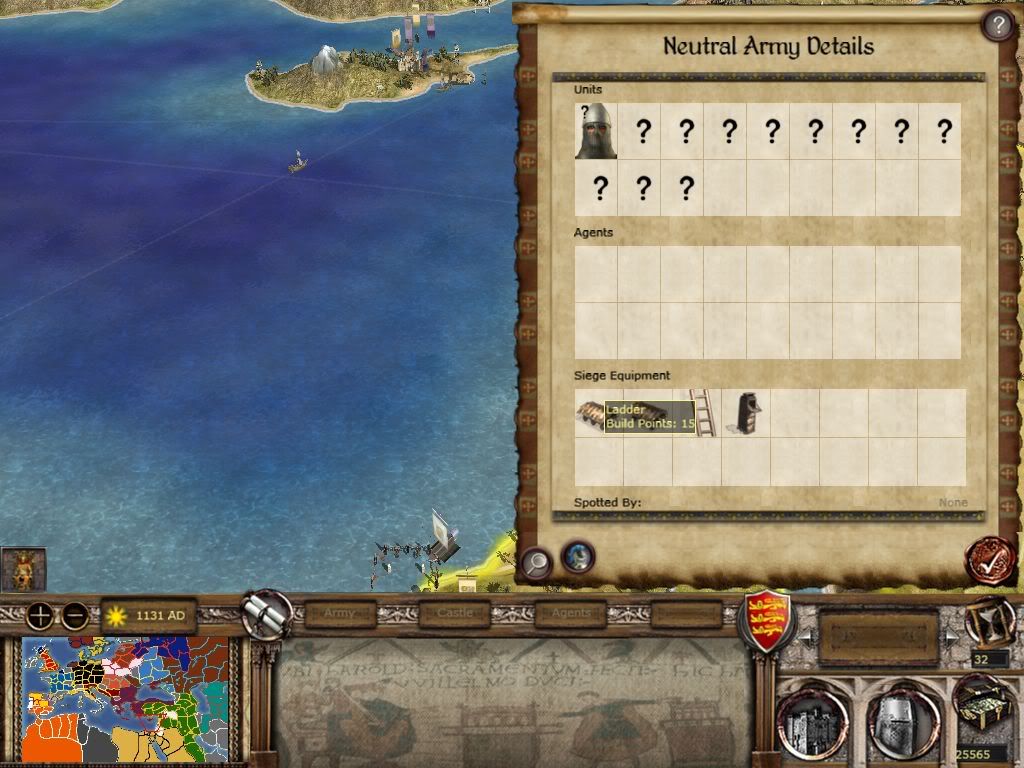
Task: Open the knight helmet recruitment button
Action: point(903,722)
